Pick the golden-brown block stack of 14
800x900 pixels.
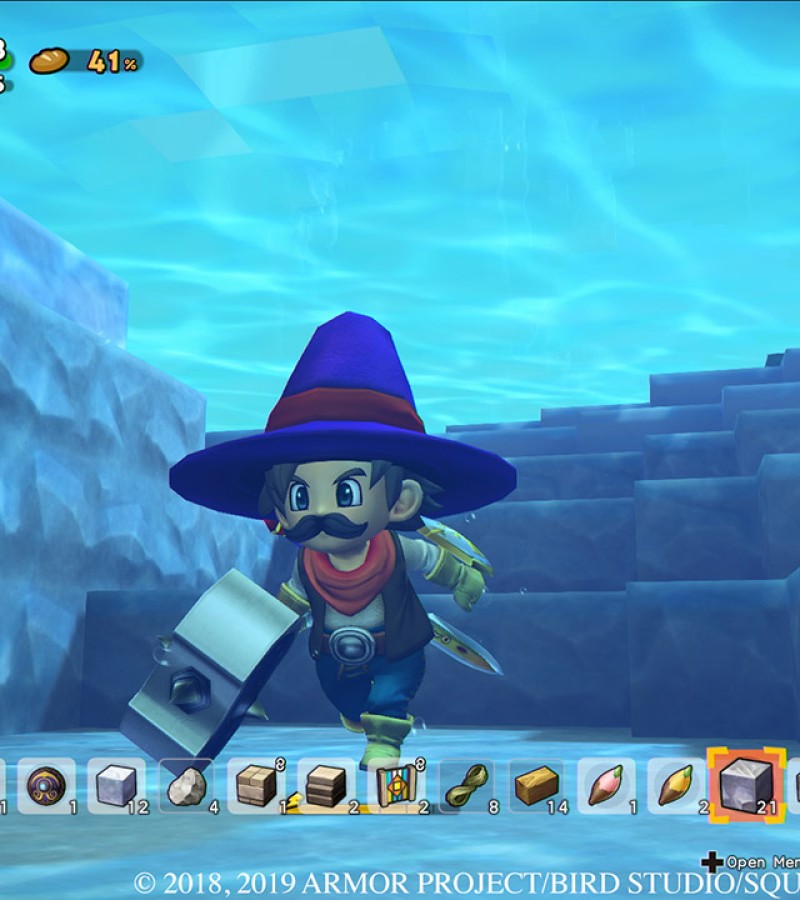[x=536, y=786]
